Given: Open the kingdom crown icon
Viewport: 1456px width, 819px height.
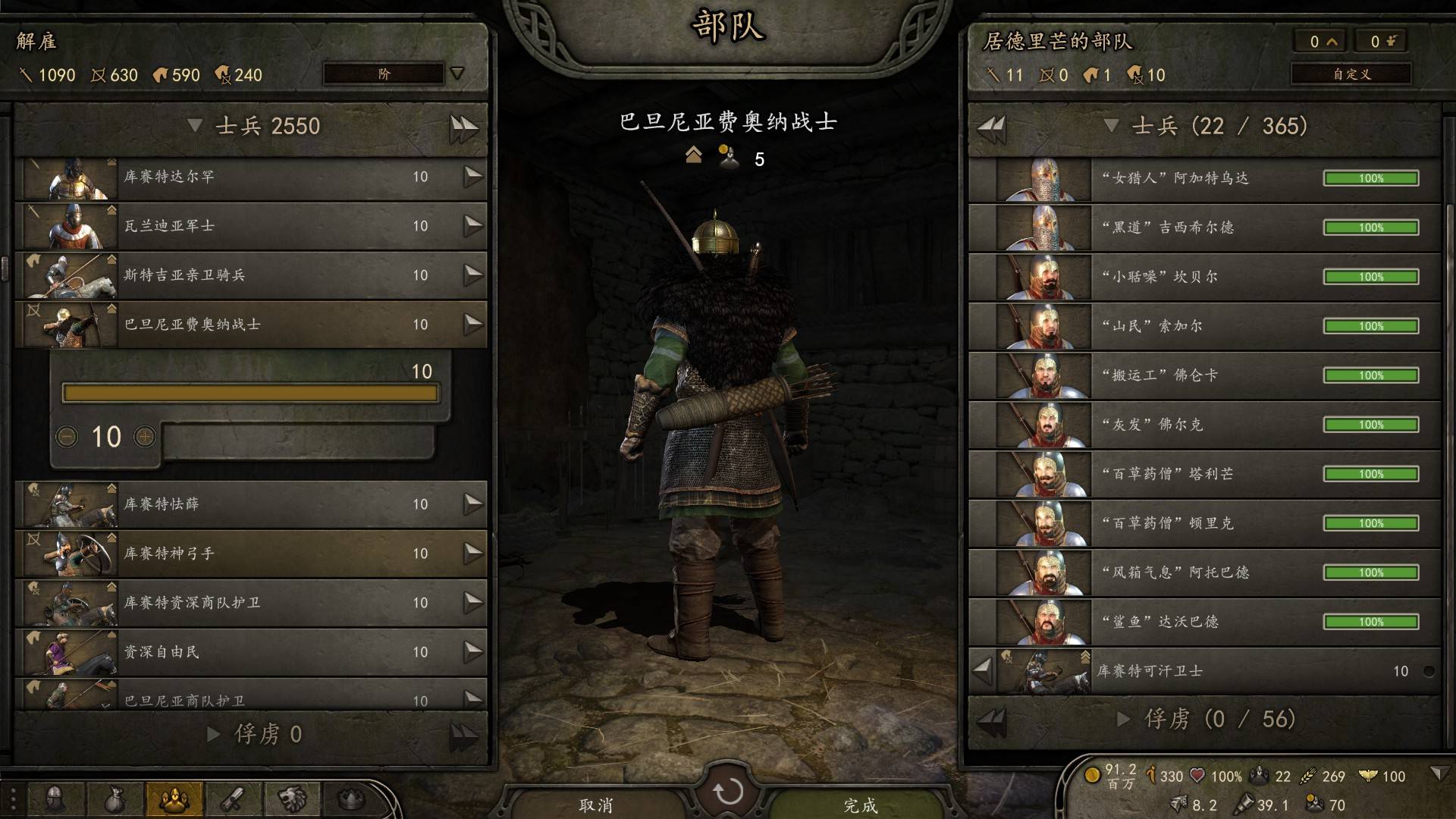Looking at the screenshot, I should coord(351,799).
